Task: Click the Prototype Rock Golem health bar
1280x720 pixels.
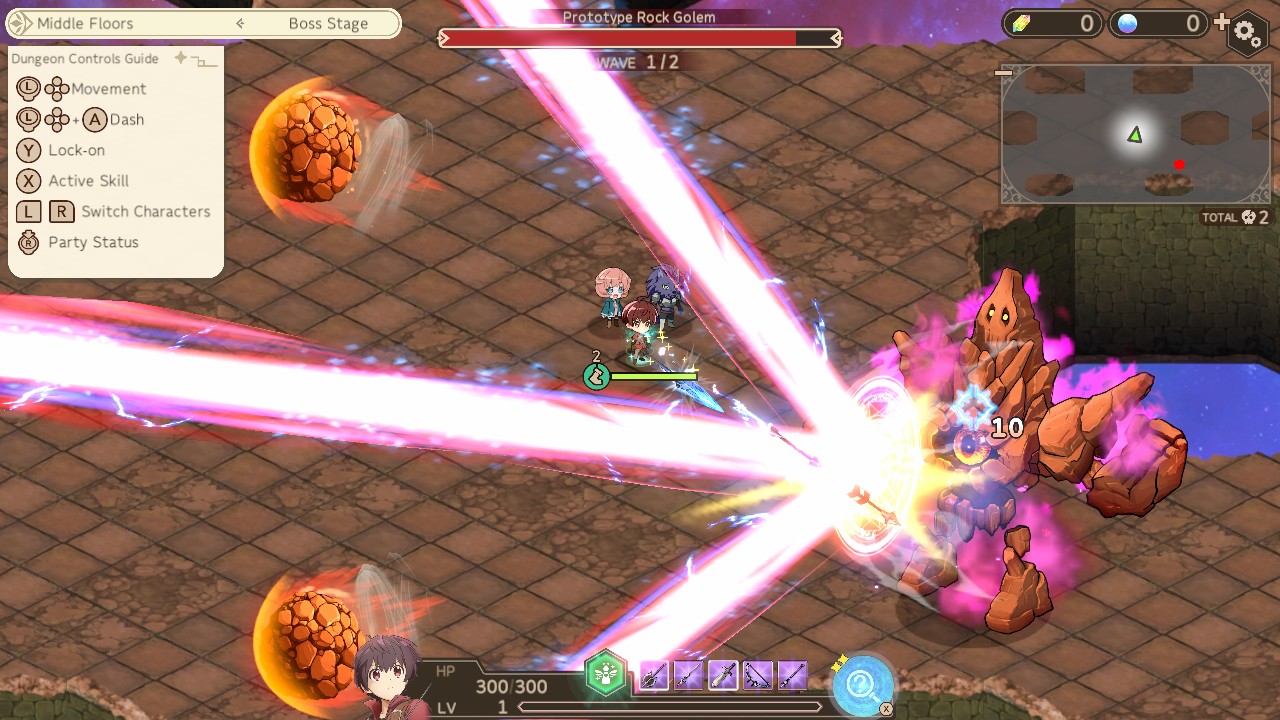Action: click(x=637, y=38)
